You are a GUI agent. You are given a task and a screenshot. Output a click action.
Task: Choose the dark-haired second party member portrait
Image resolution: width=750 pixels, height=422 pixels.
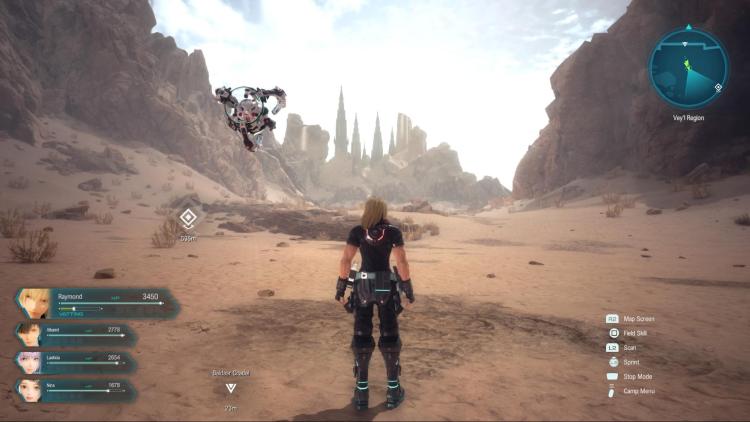[x=29, y=335]
